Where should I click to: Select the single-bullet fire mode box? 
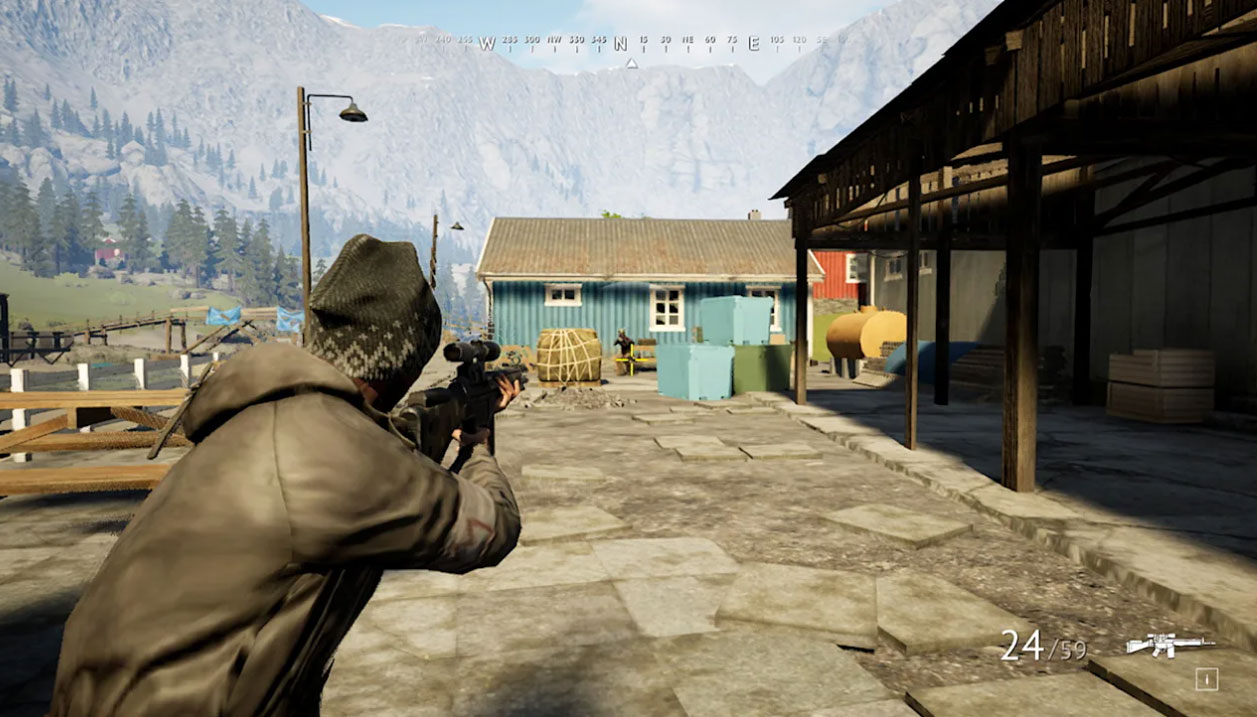(x=1206, y=680)
